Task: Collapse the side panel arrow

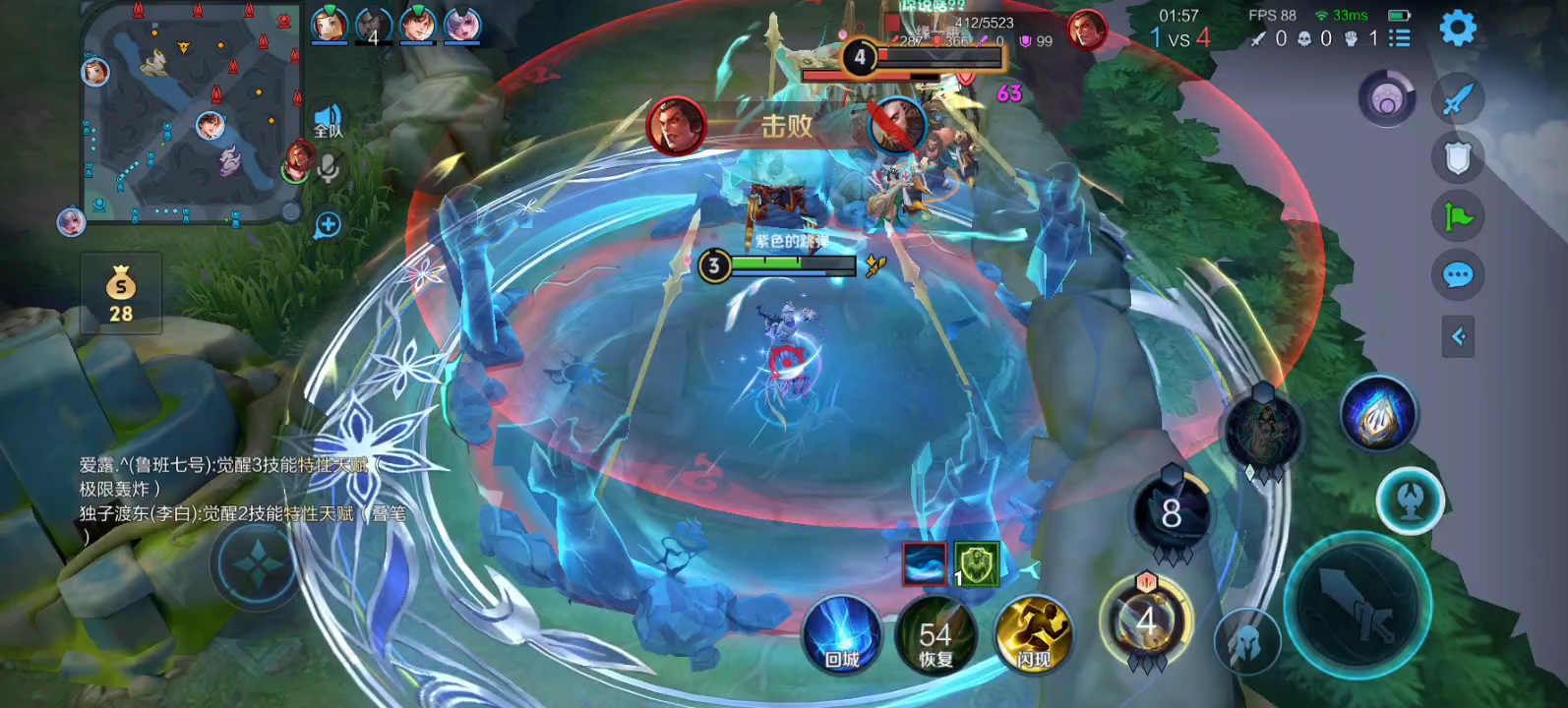Action: coord(1458,337)
